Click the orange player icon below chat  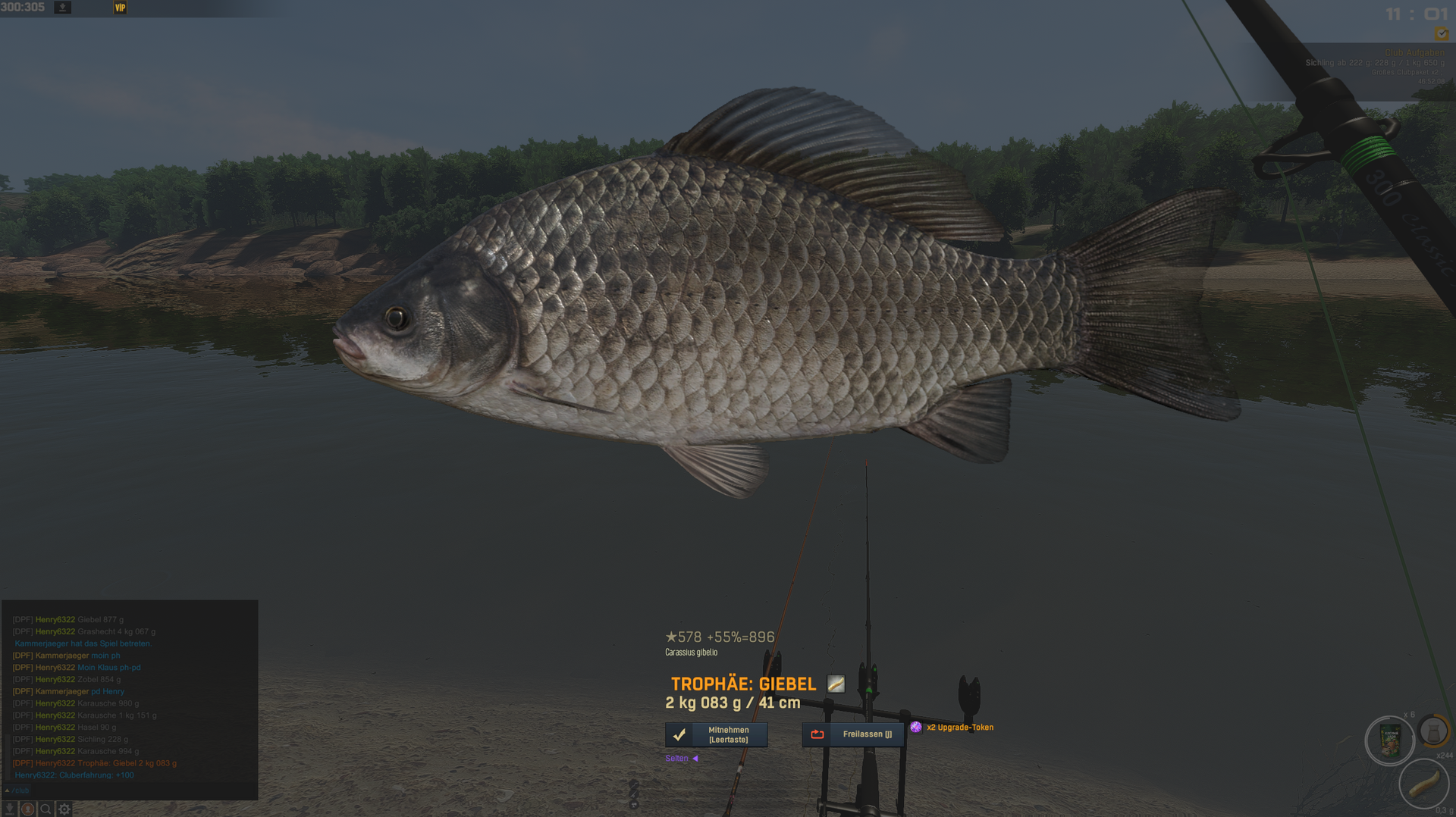tap(27, 809)
